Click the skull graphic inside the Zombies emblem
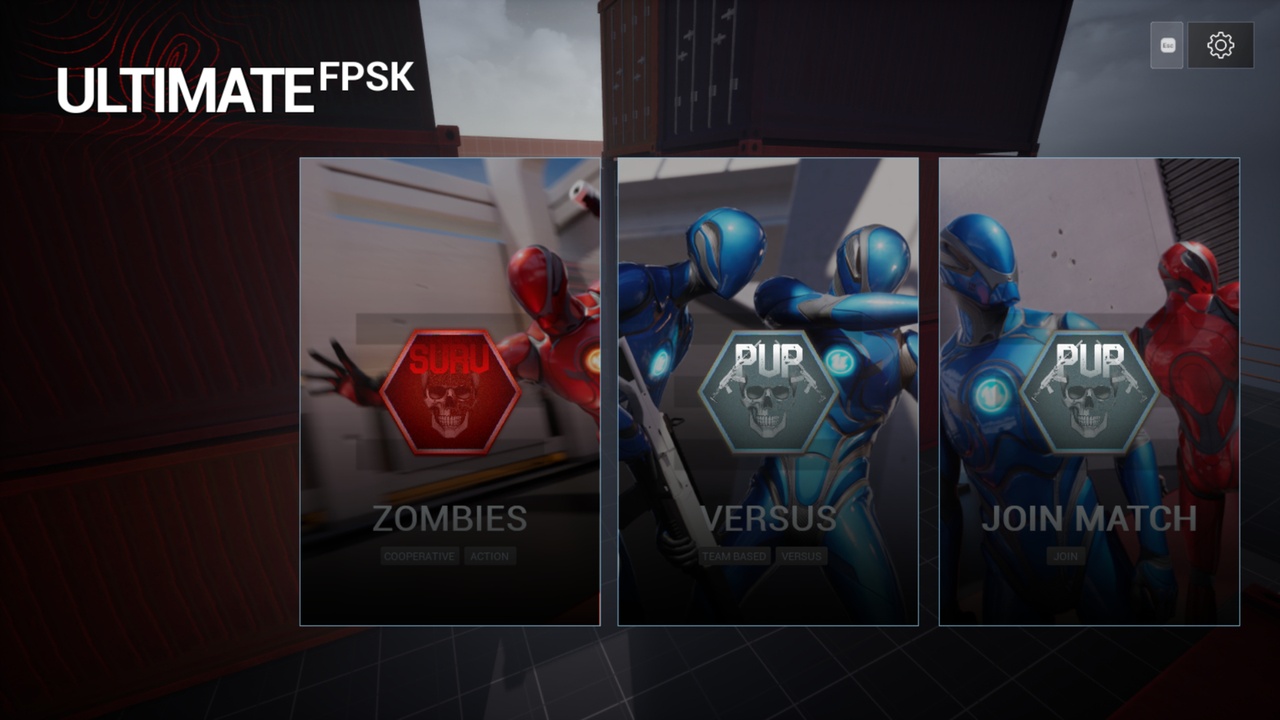This screenshot has width=1280, height=720. click(x=451, y=405)
